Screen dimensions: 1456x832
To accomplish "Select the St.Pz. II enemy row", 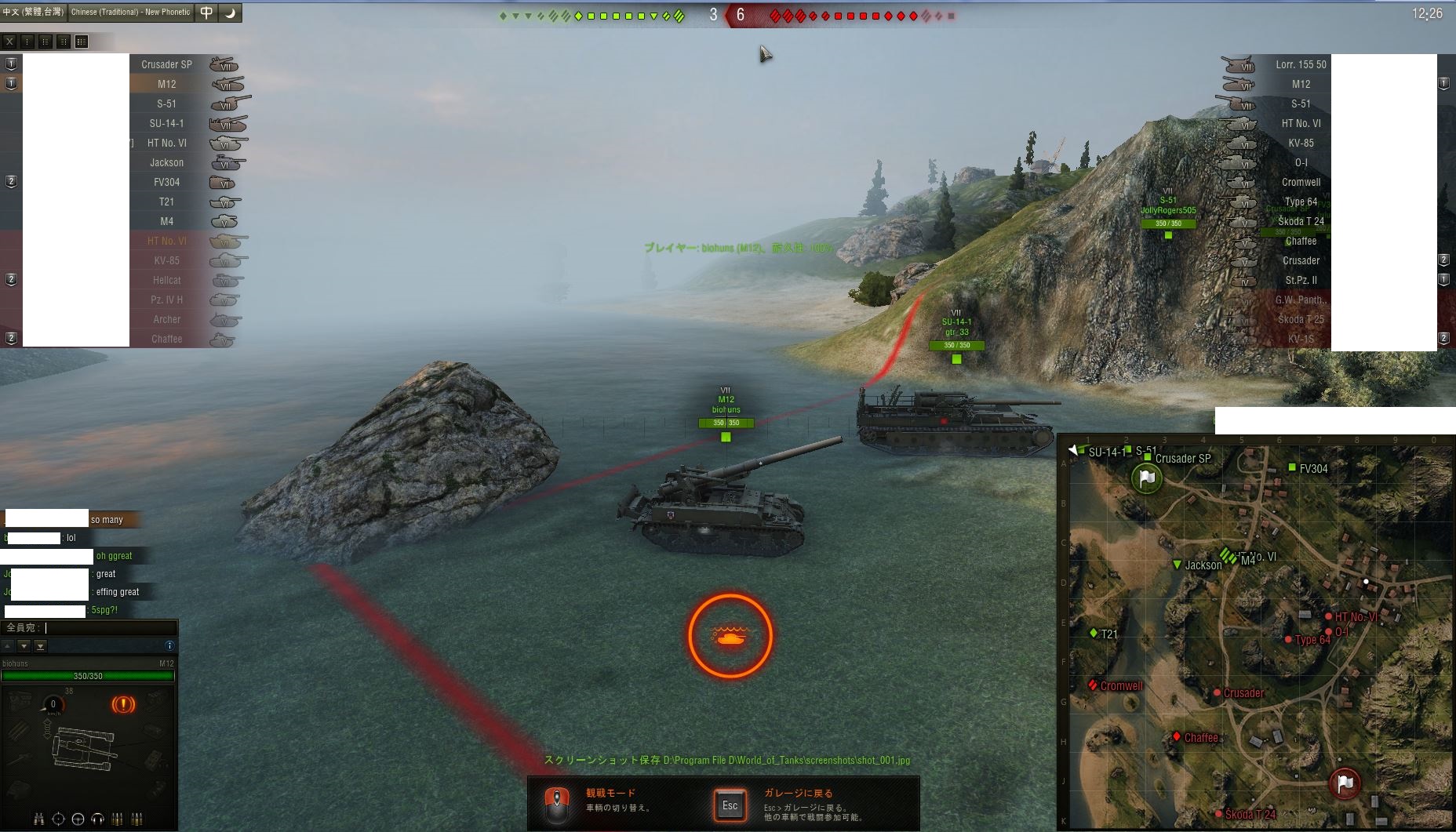I will pyautogui.click(x=1300, y=280).
